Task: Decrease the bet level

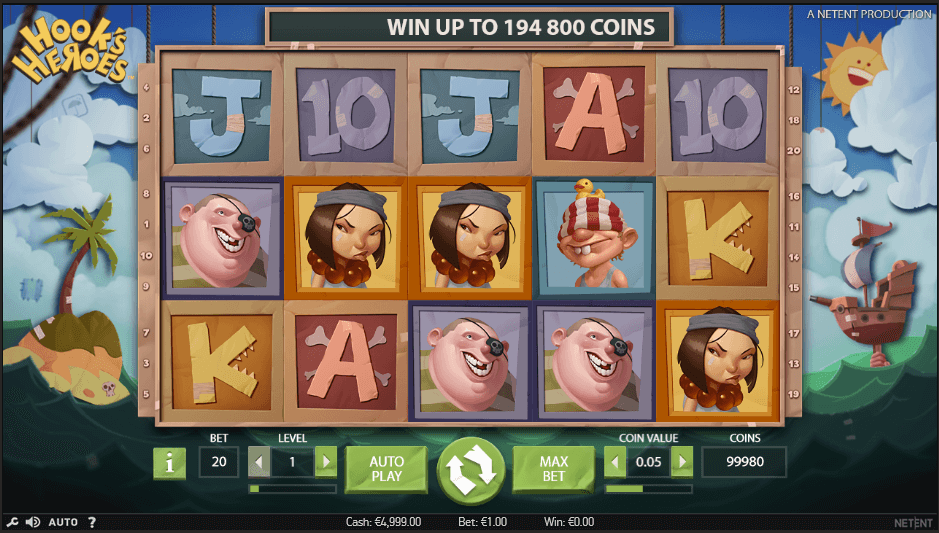Action: click(x=259, y=462)
